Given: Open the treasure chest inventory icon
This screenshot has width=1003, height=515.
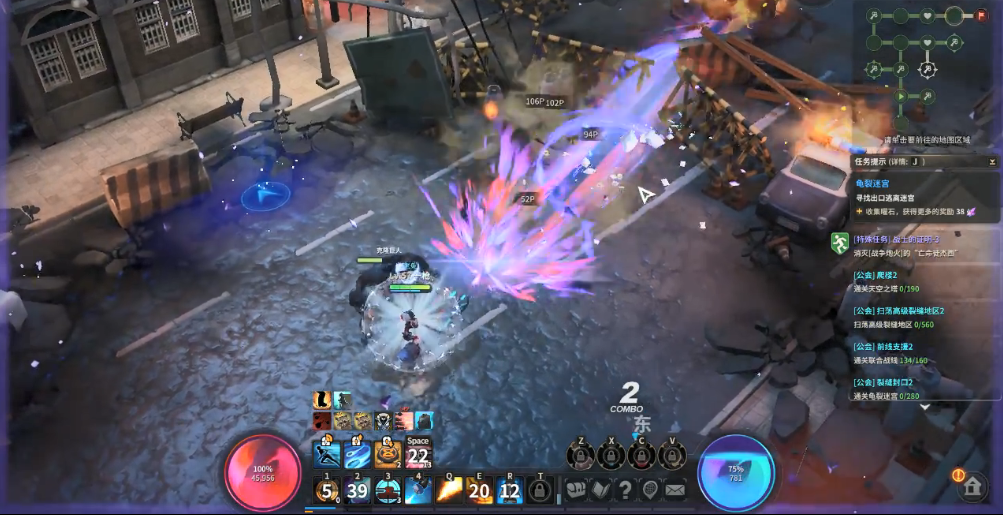Looking at the screenshot, I should tap(577, 489).
